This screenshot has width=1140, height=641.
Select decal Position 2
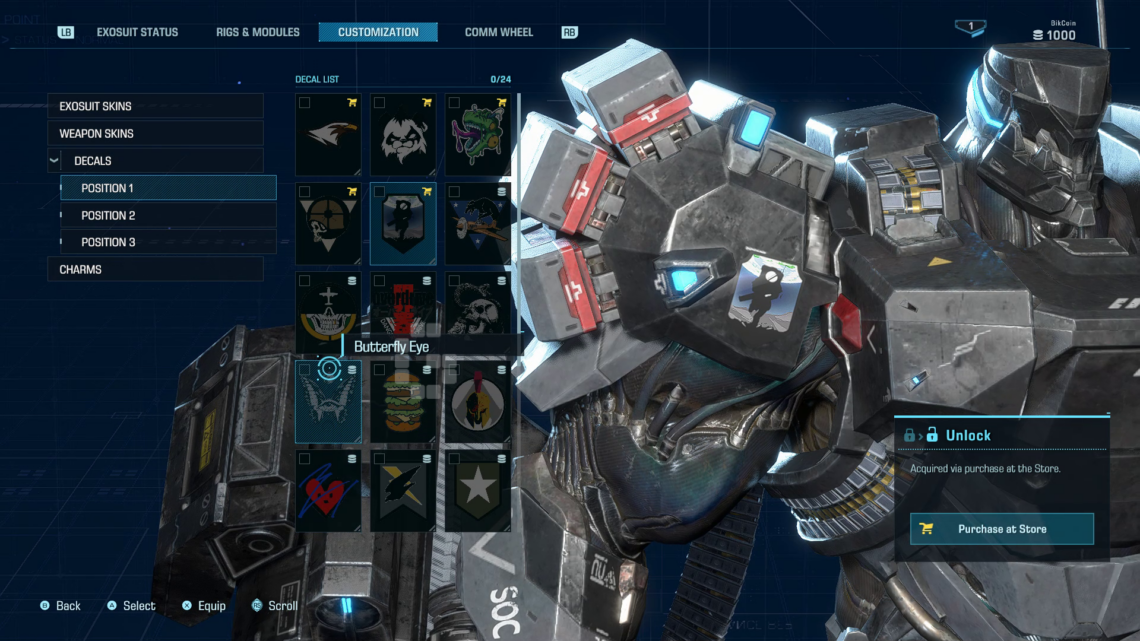[168, 215]
